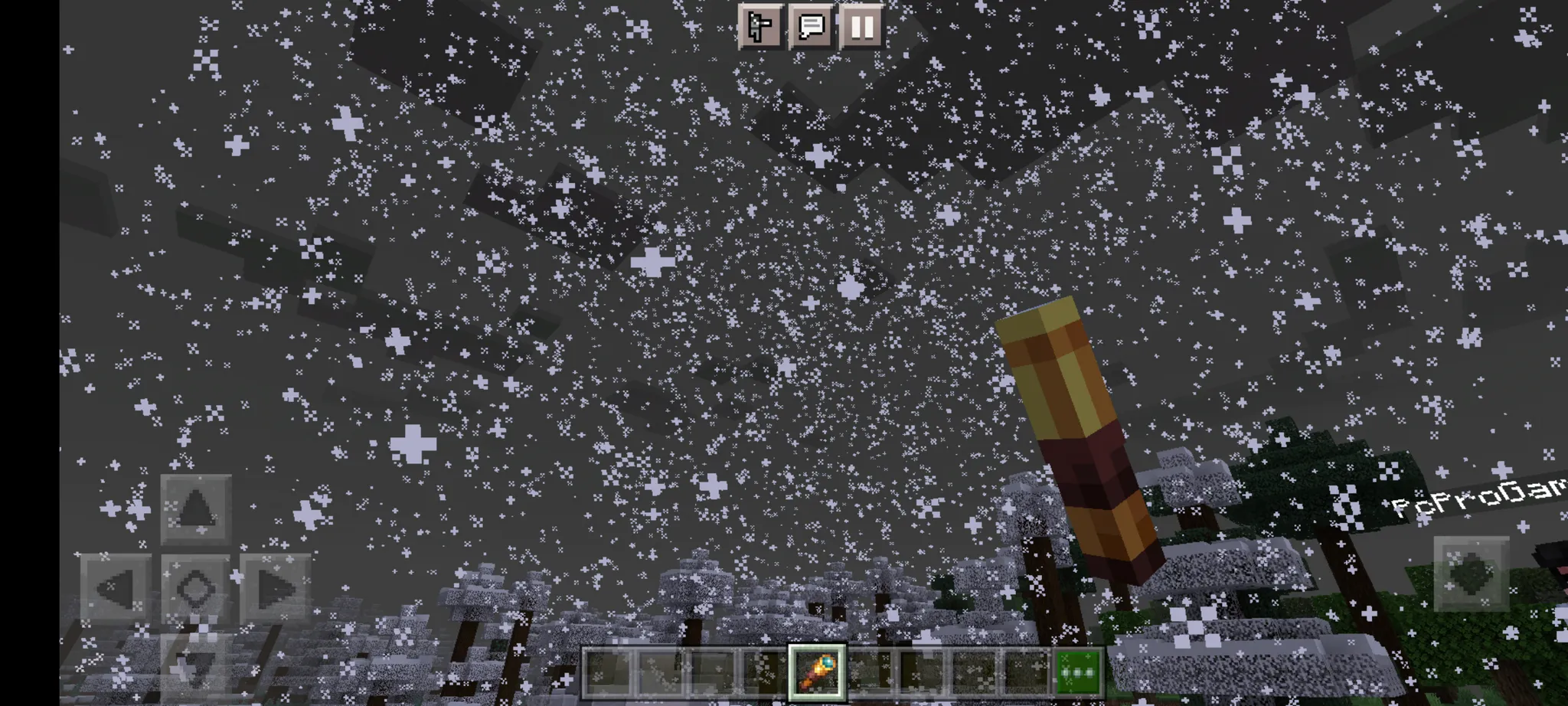Select the spyglass hotbar slot
The image size is (1568, 706).
[817, 672]
